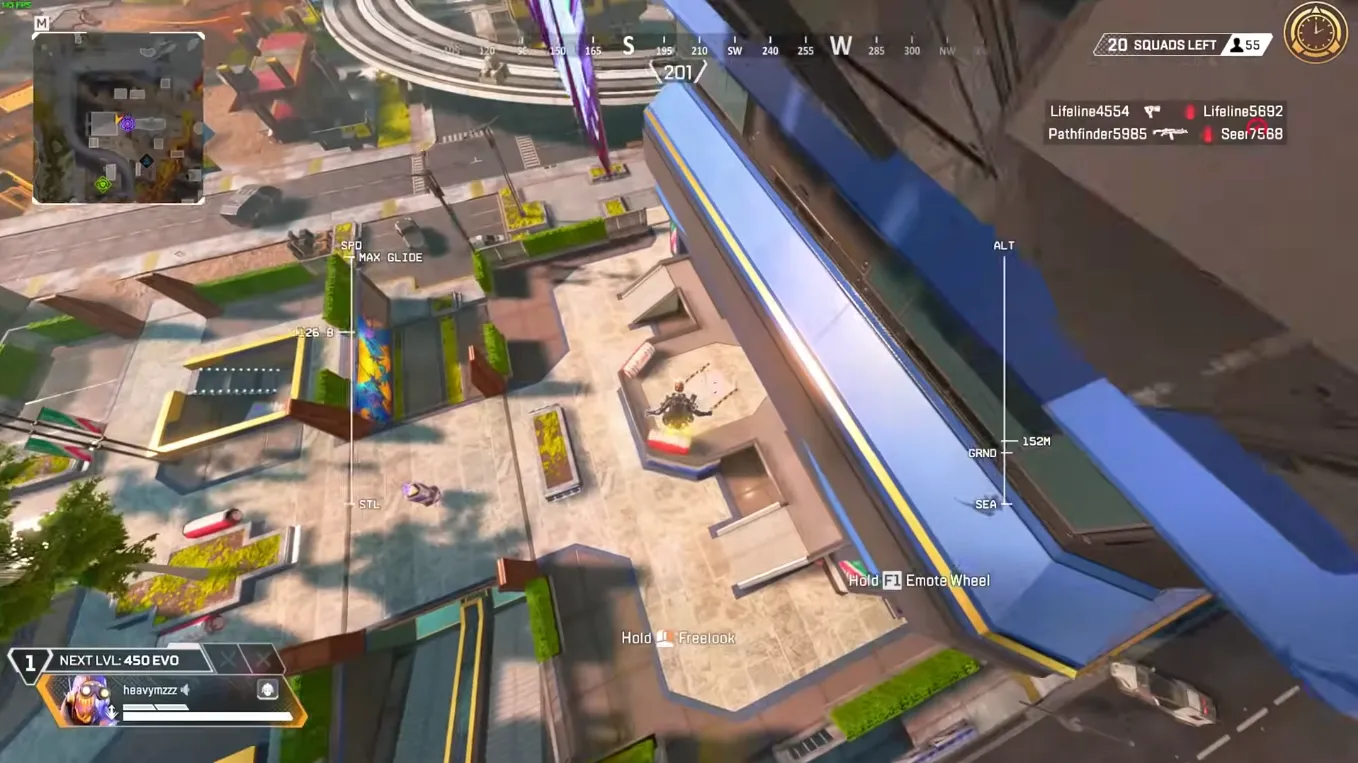Open the minimap

click(x=118, y=118)
